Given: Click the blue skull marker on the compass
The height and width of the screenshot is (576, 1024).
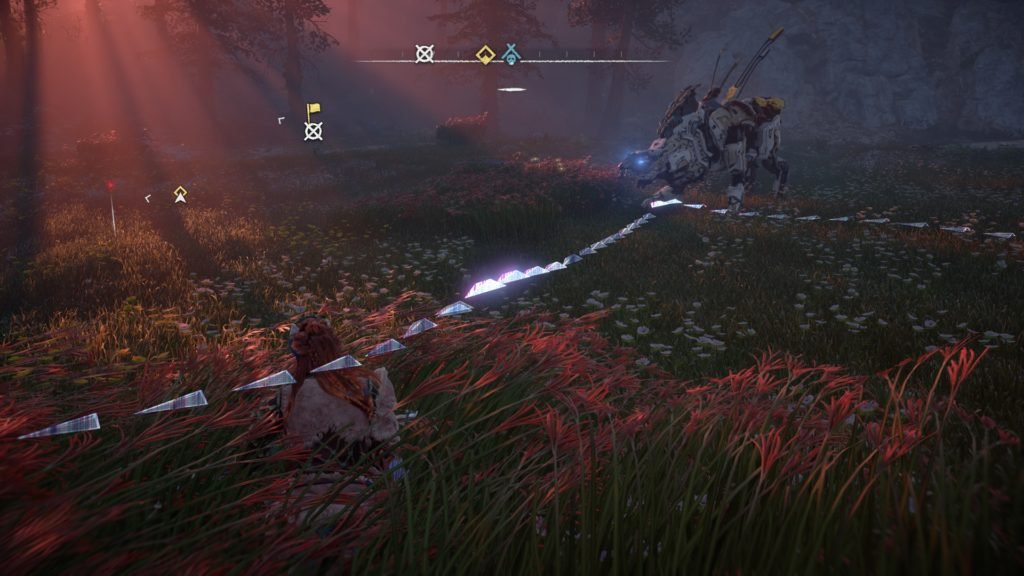Looking at the screenshot, I should (x=511, y=54).
